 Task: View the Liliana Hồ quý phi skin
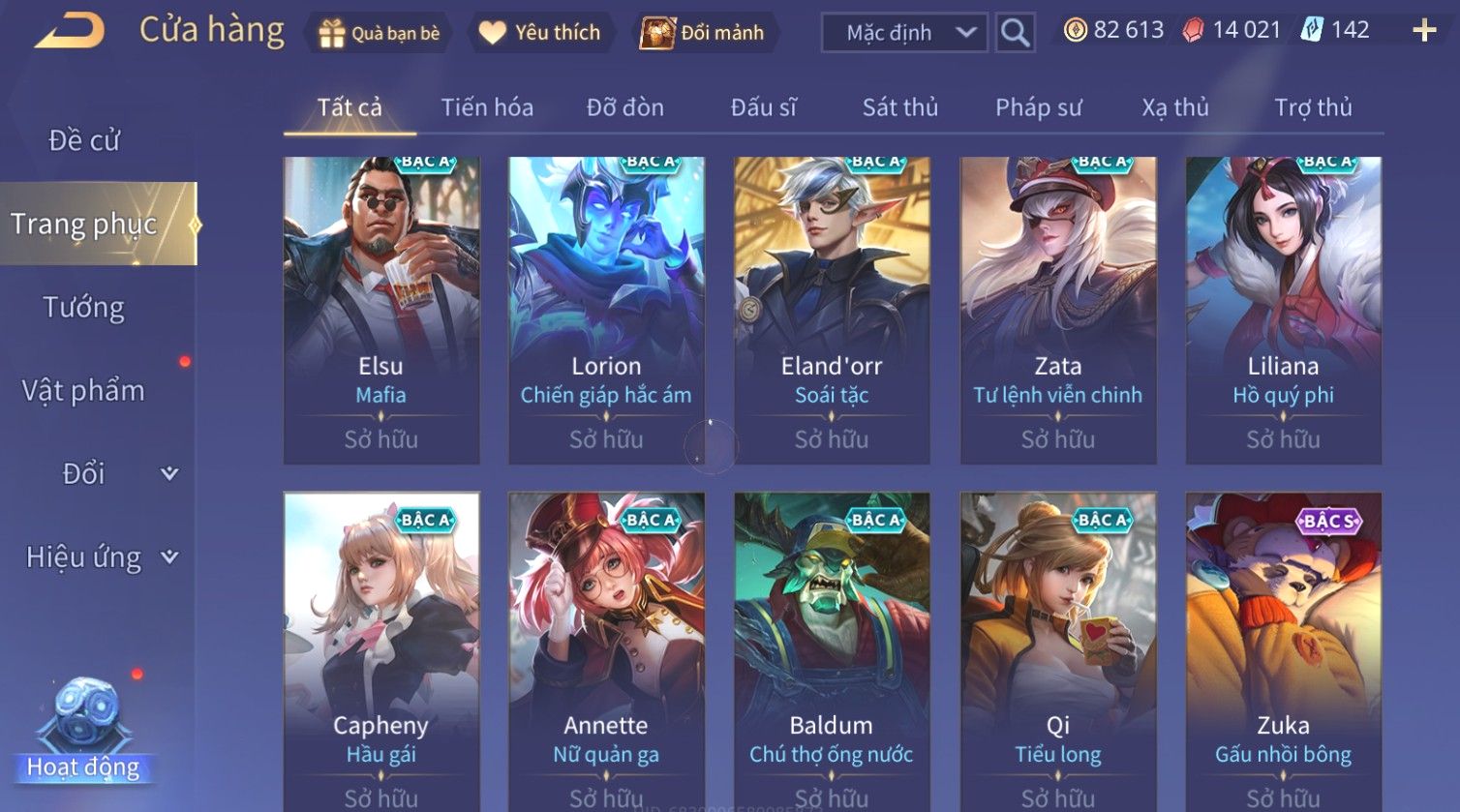pyautogui.click(x=1283, y=310)
